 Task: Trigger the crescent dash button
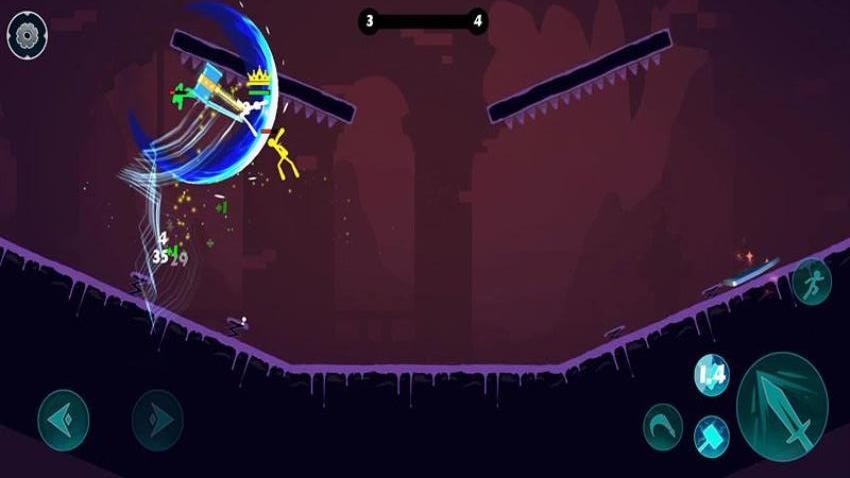[662, 423]
